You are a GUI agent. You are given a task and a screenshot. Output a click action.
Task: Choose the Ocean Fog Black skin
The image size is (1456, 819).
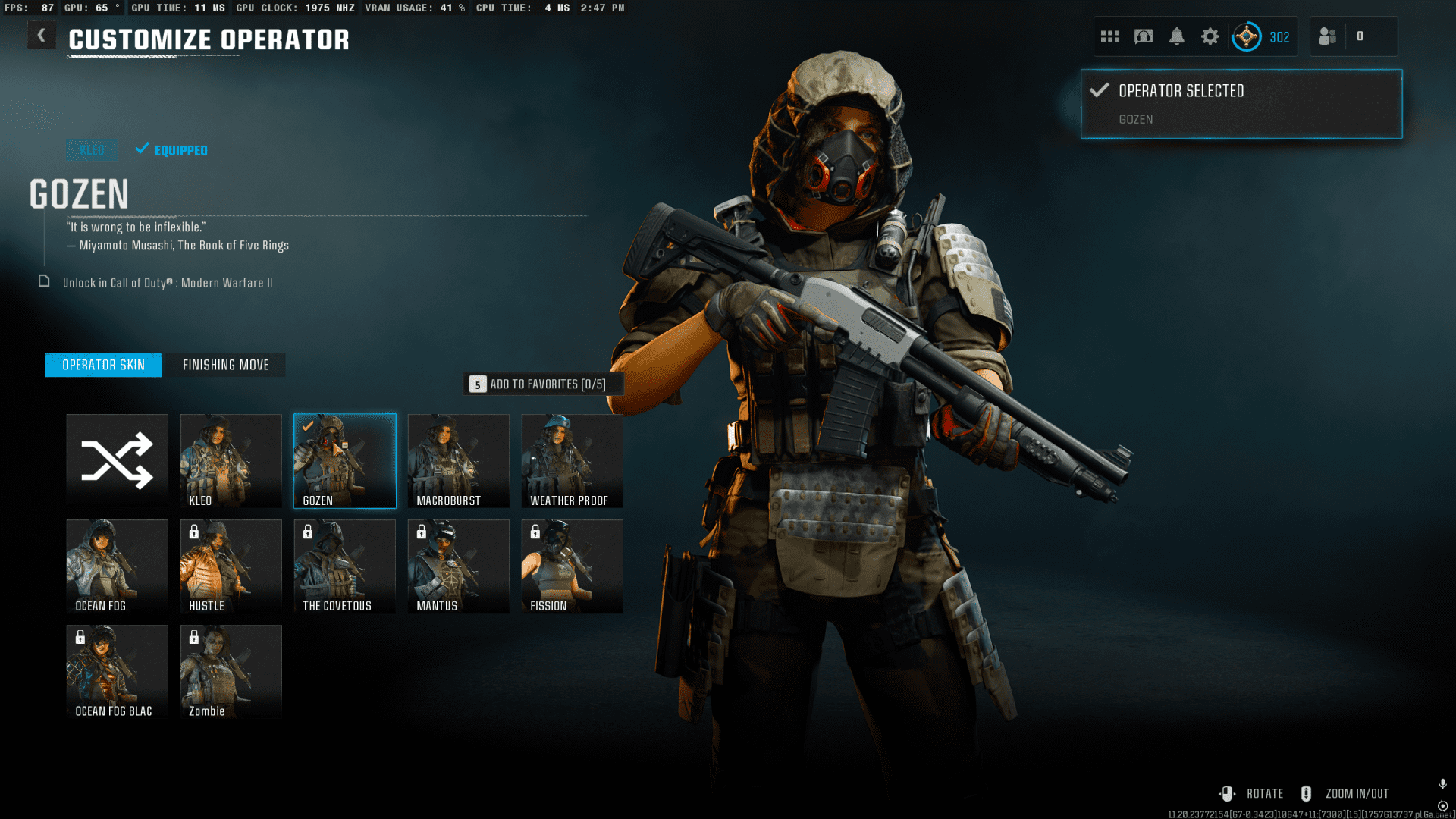click(x=117, y=671)
